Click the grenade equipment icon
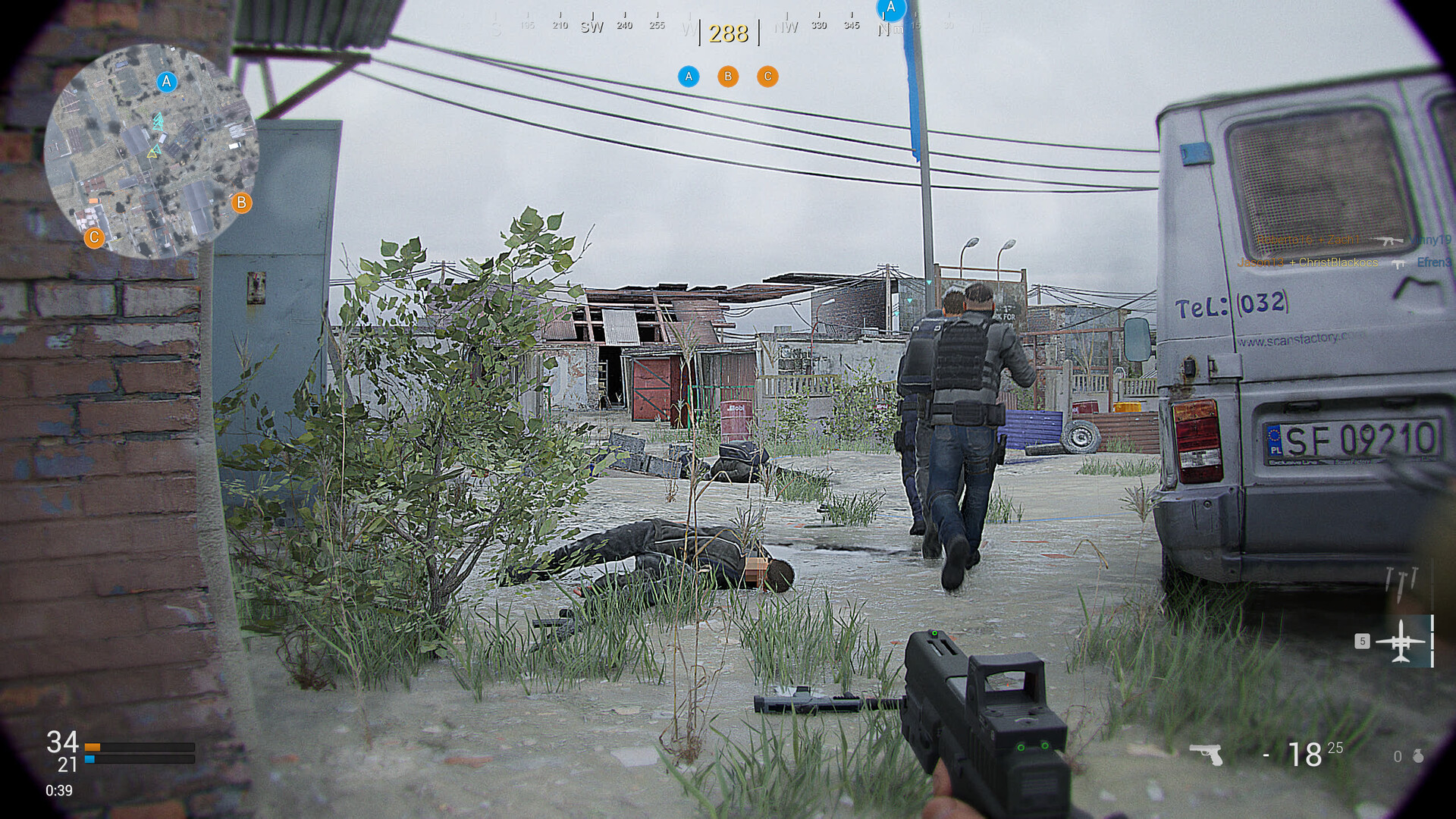This screenshot has width=1456, height=819. coord(1418,756)
